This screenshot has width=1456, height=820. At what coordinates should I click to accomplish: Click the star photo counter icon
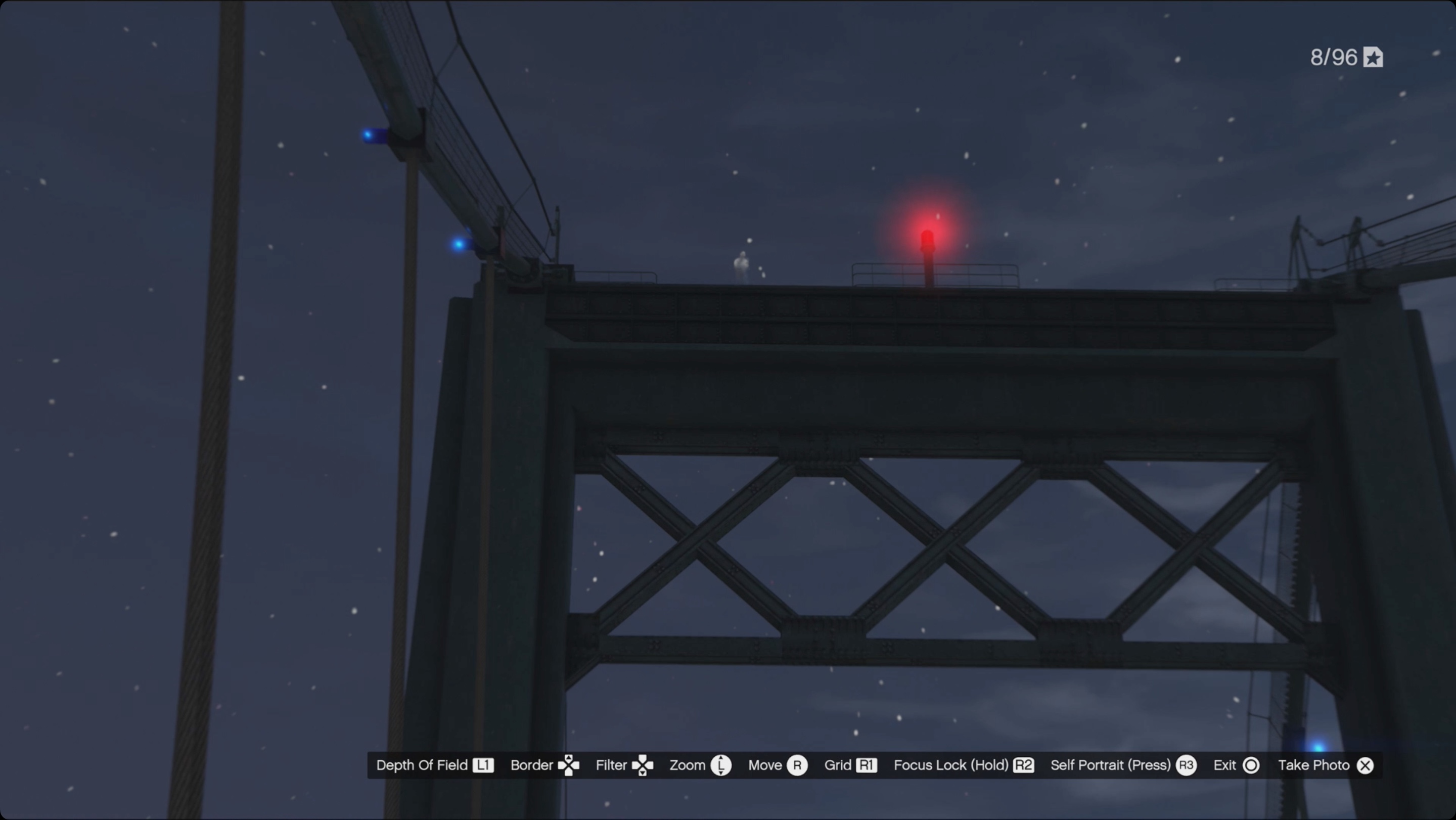[x=1374, y=57]
